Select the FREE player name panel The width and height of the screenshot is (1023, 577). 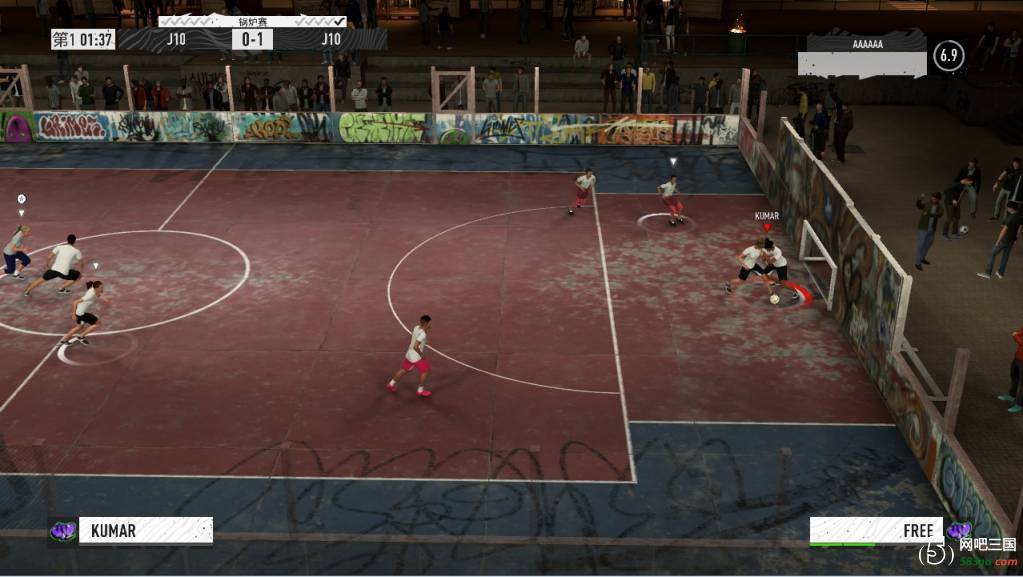pos(875,530)
